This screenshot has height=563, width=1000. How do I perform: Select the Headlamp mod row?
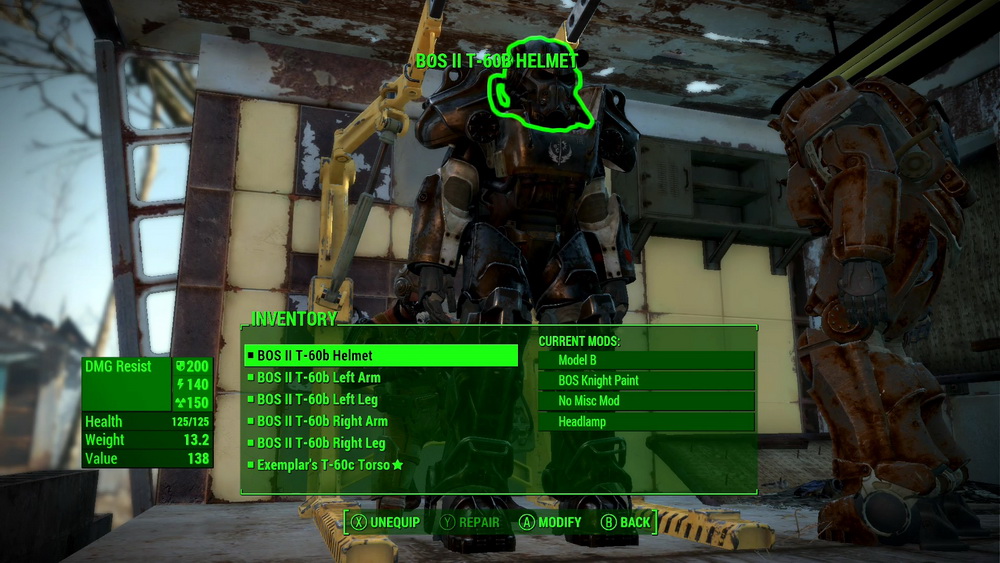coord(646,422)
